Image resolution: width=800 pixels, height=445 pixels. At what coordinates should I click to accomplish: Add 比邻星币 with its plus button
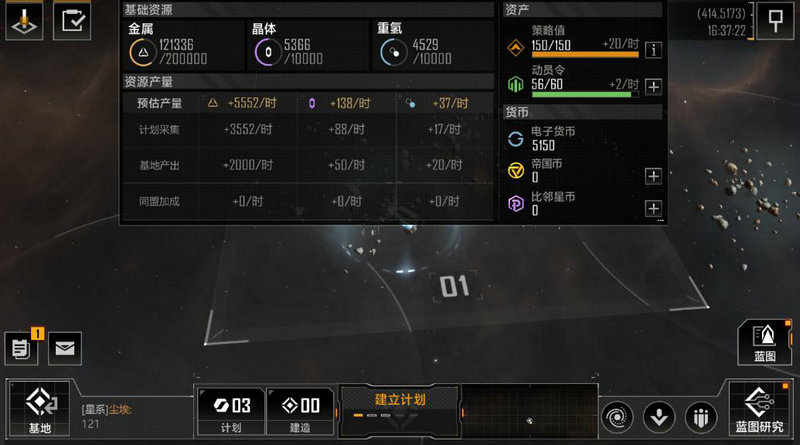653,208
